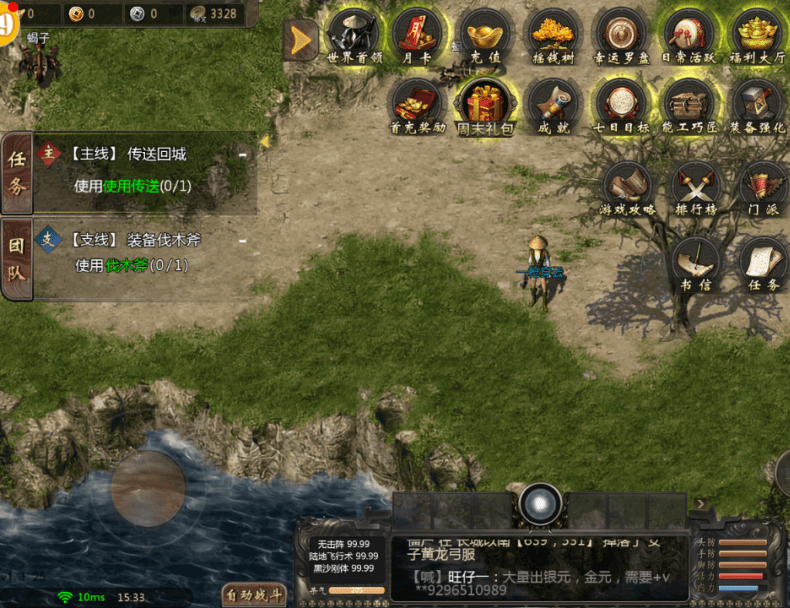Switch to the 团队 team tab

[17, 258]
